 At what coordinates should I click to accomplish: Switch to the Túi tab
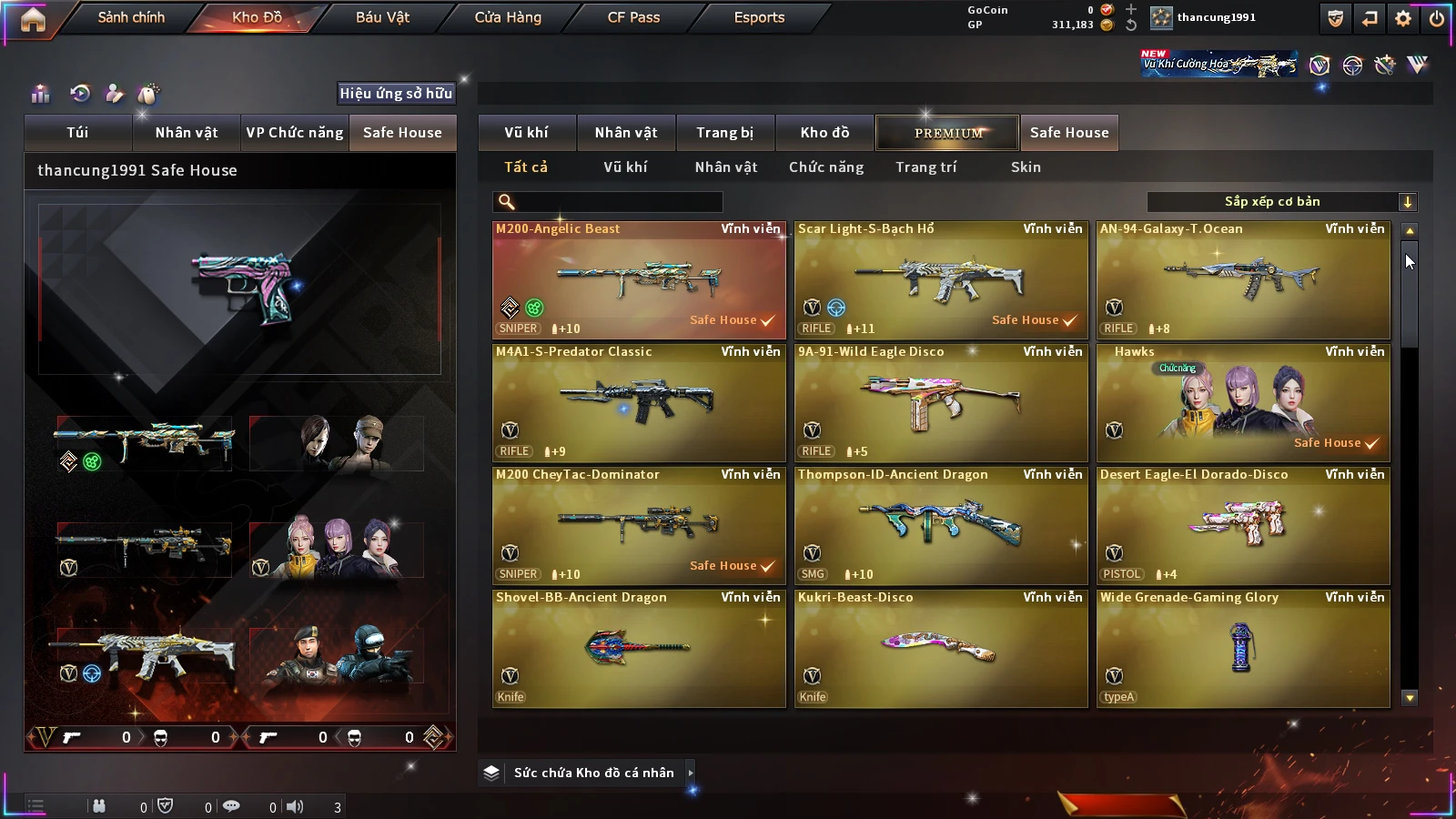77,133
